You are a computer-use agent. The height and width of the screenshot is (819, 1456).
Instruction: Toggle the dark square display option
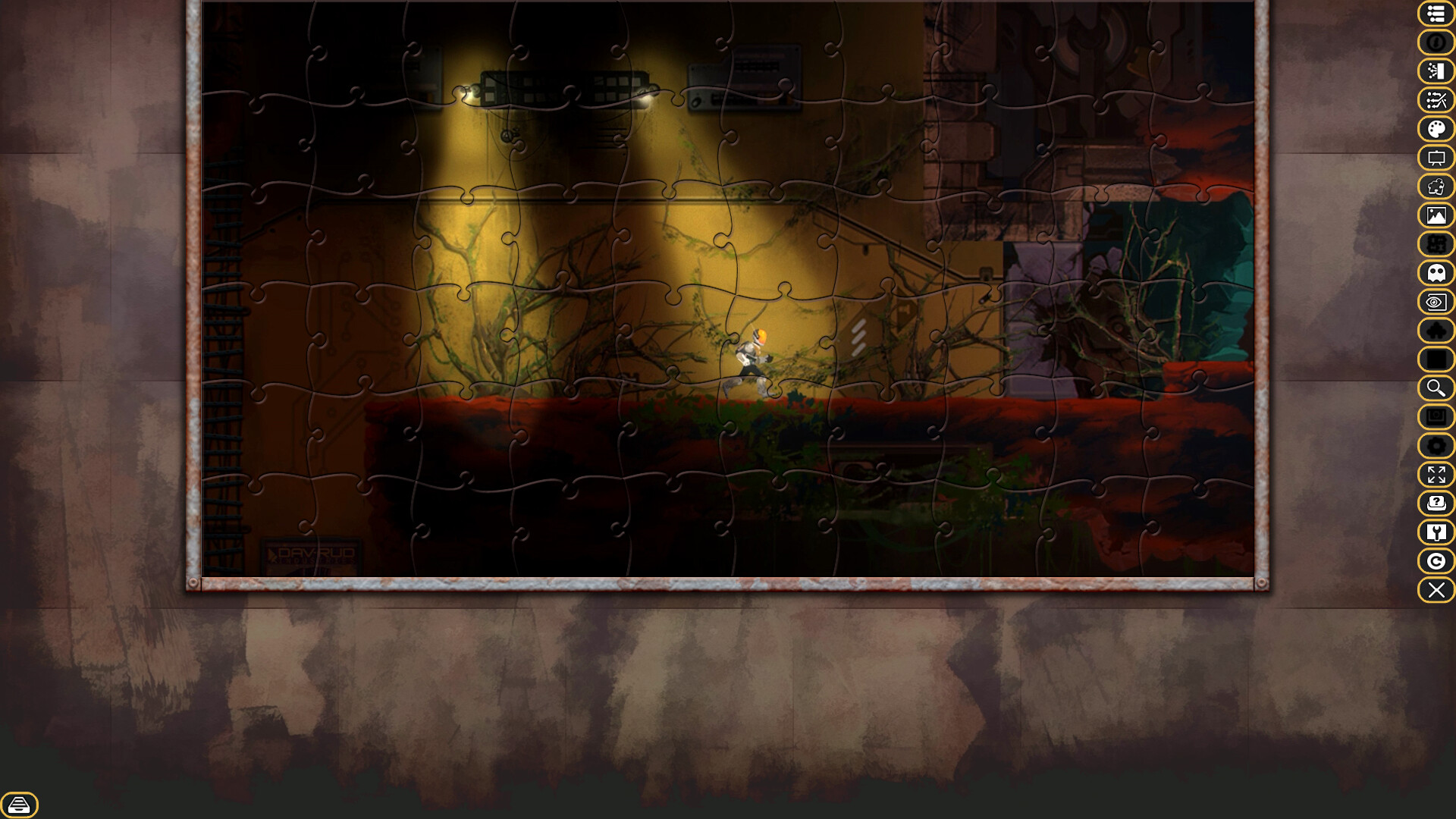point(1436,360)
